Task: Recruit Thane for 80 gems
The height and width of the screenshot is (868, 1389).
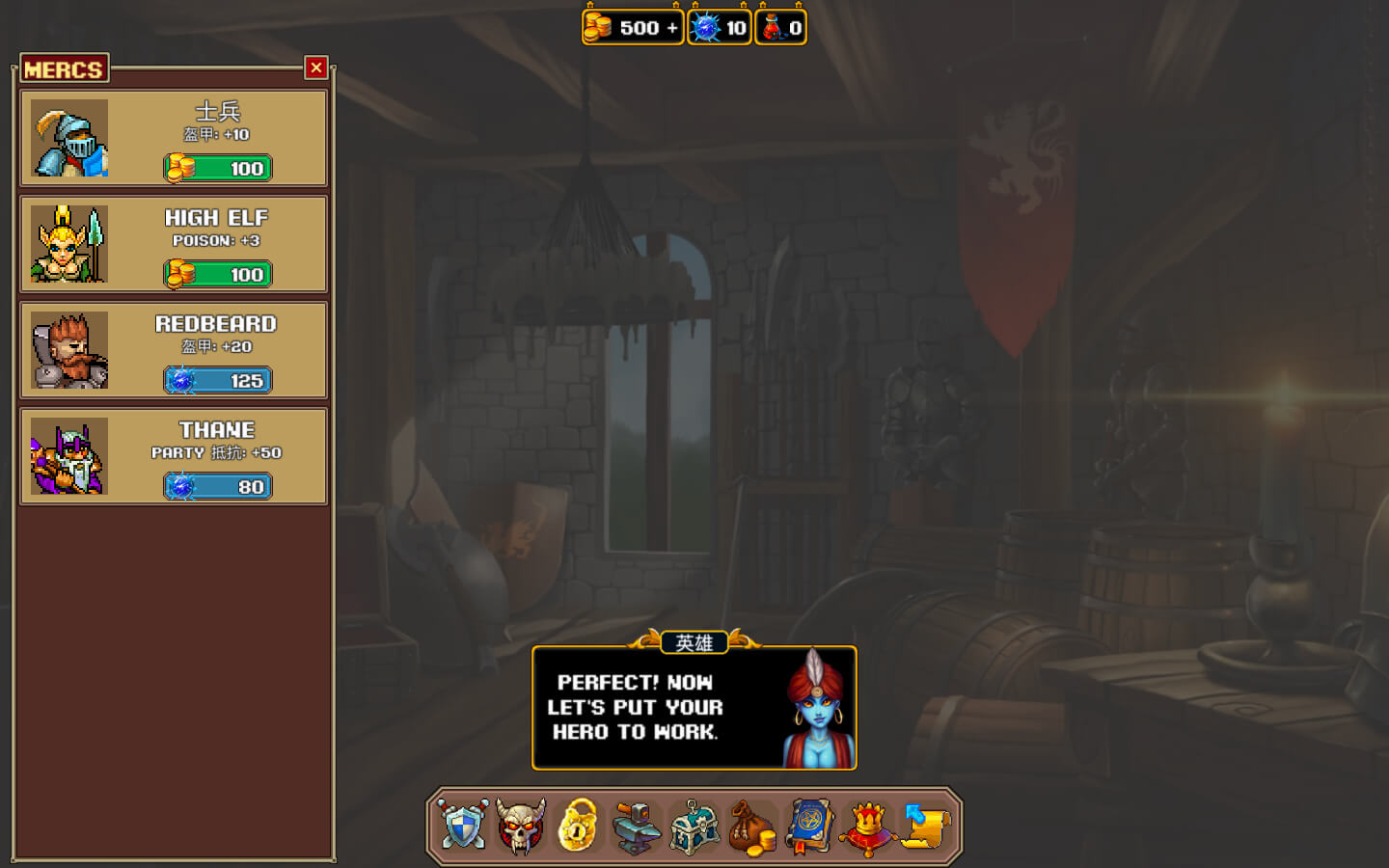Action: [x=218, y=486]
